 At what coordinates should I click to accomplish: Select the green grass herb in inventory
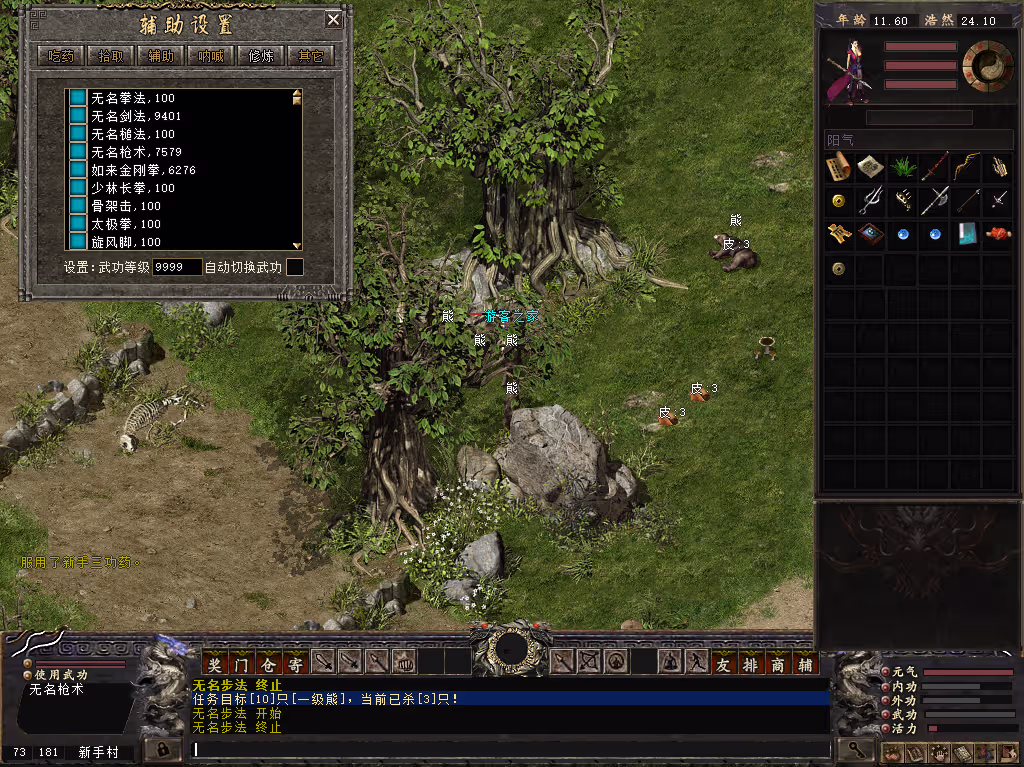coord(902,167)
